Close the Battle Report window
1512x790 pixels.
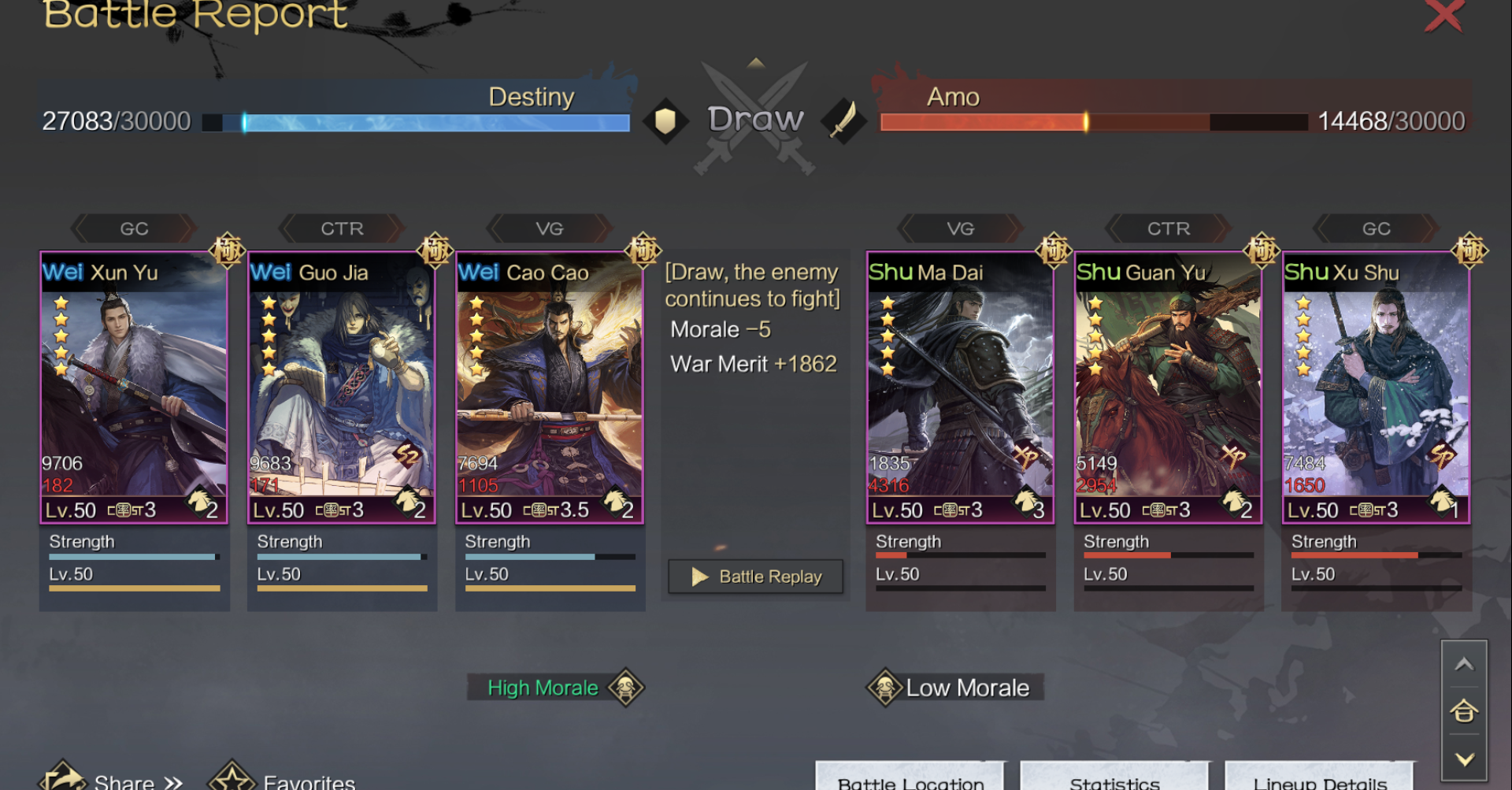[1443, 16]
